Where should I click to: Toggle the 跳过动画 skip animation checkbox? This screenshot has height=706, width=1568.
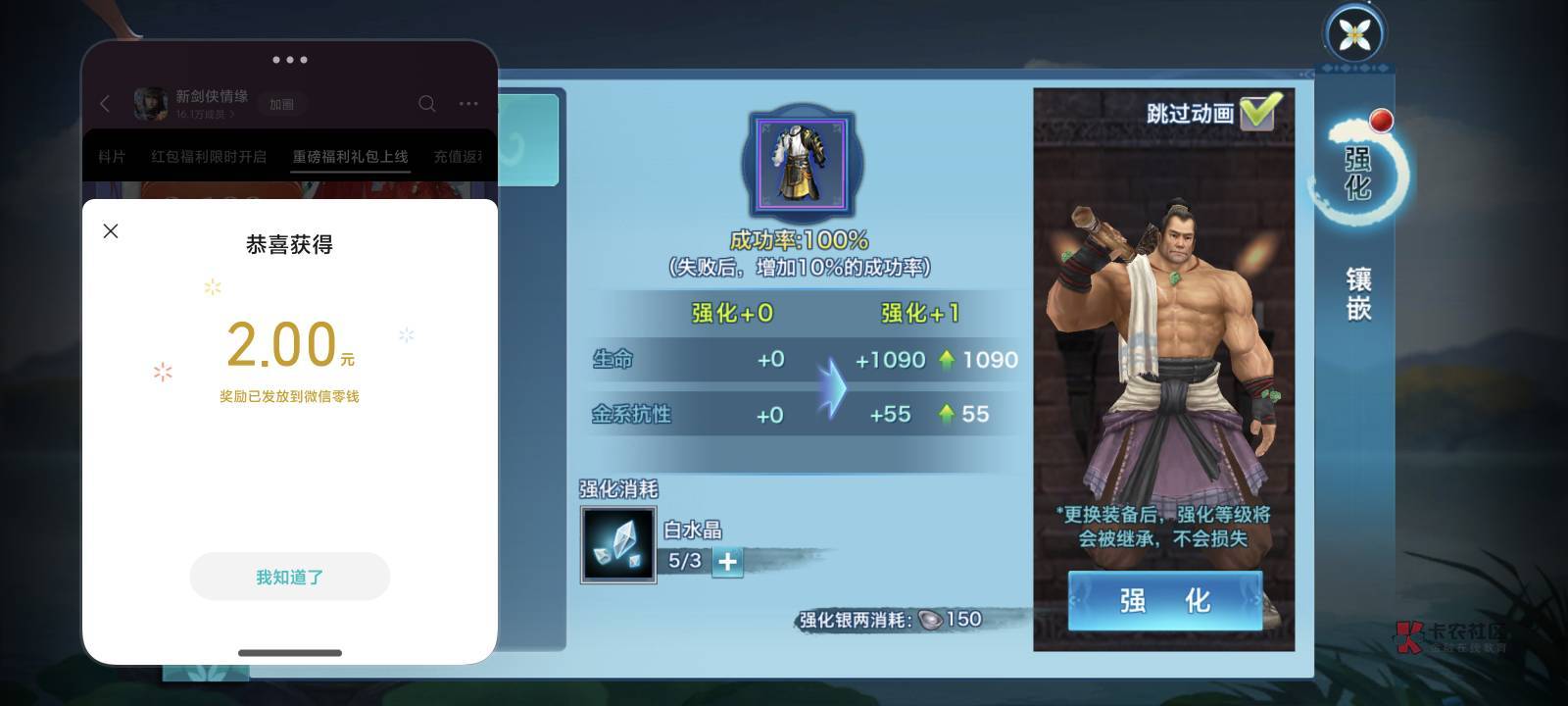[1259, 112]
